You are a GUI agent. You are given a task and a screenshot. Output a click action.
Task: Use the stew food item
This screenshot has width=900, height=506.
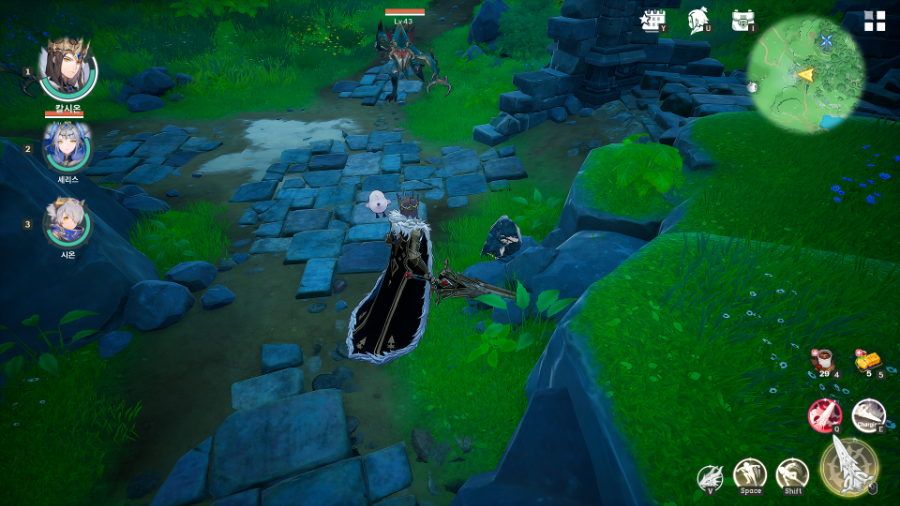(x=823, y=361)
